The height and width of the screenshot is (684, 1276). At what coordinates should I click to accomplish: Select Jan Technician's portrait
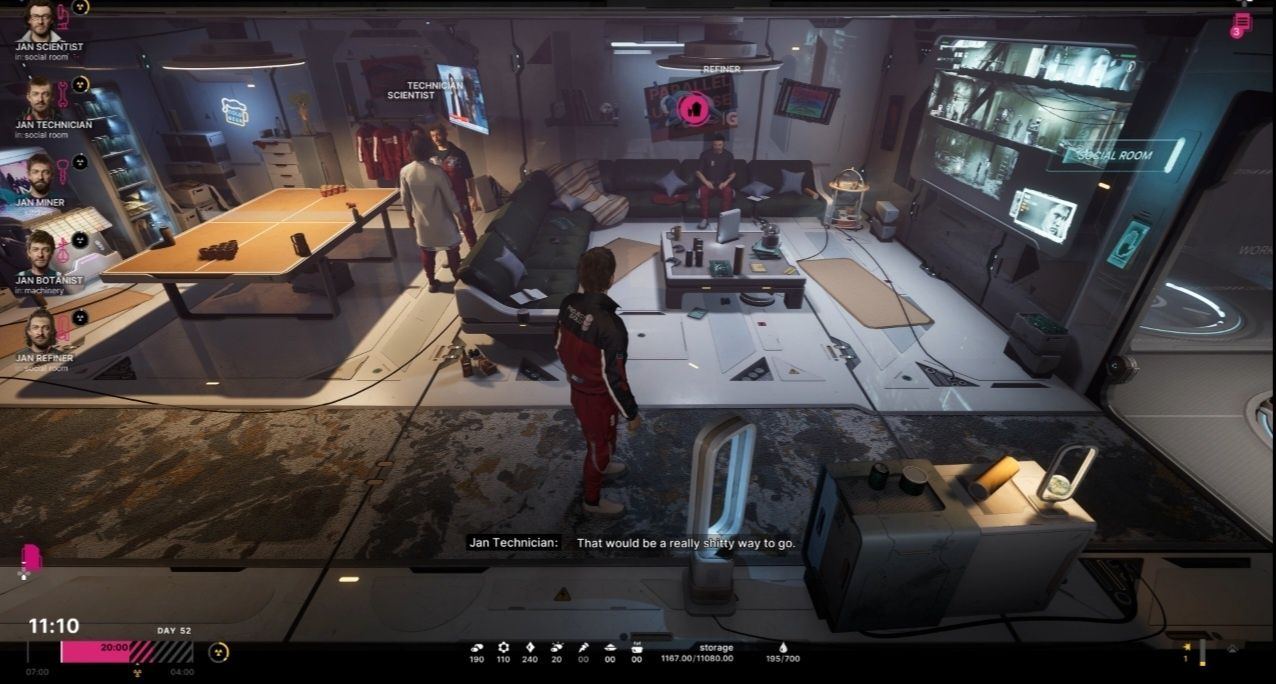click(x=39, y=98)
